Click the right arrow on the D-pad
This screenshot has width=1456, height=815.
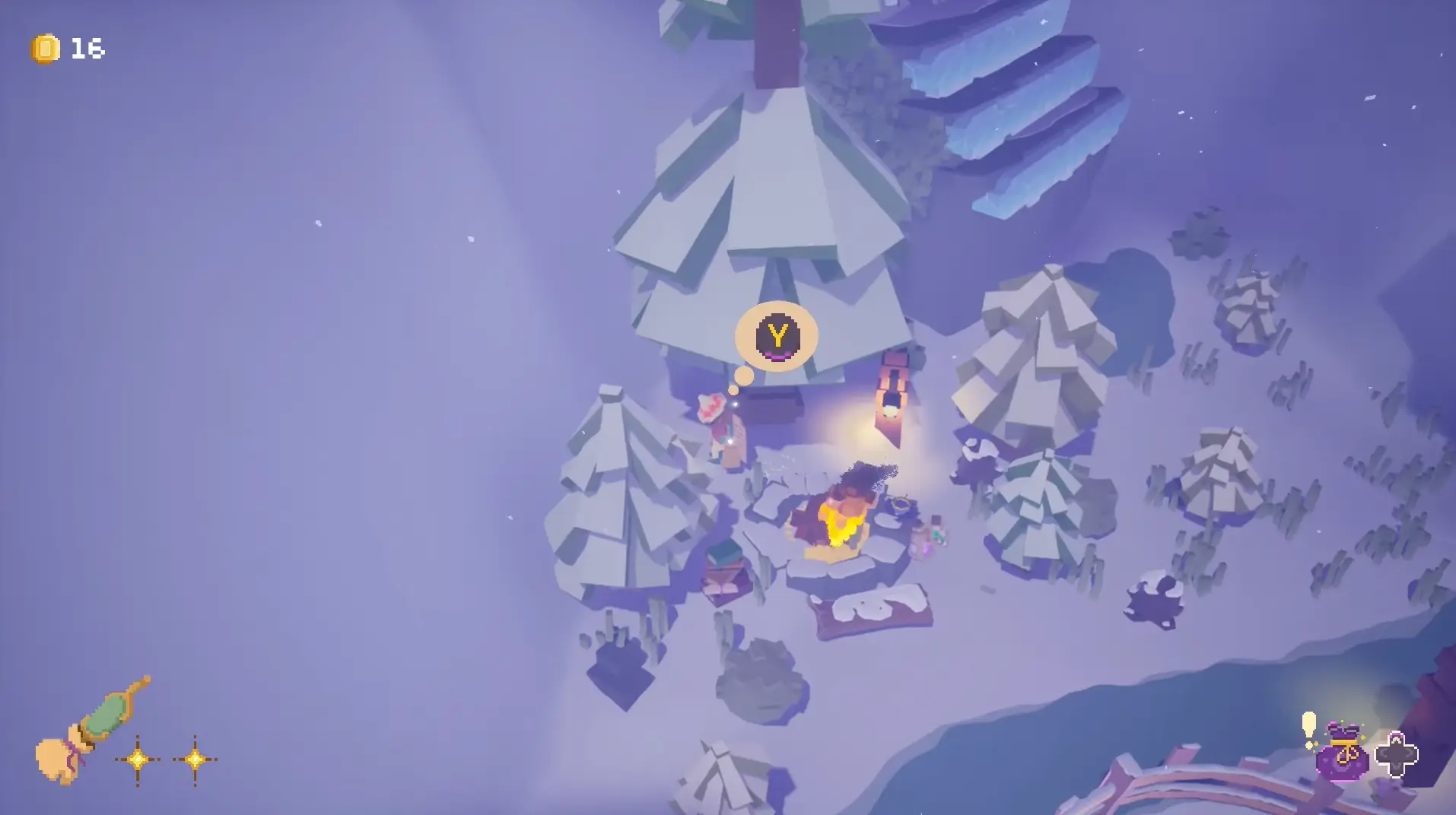click(1409, 753)
